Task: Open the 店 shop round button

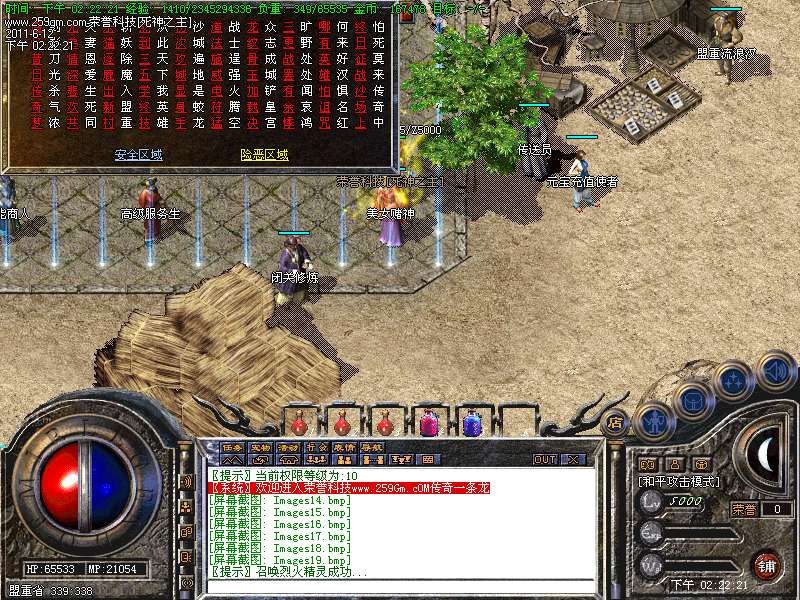Action: click(x=615, y=422)
